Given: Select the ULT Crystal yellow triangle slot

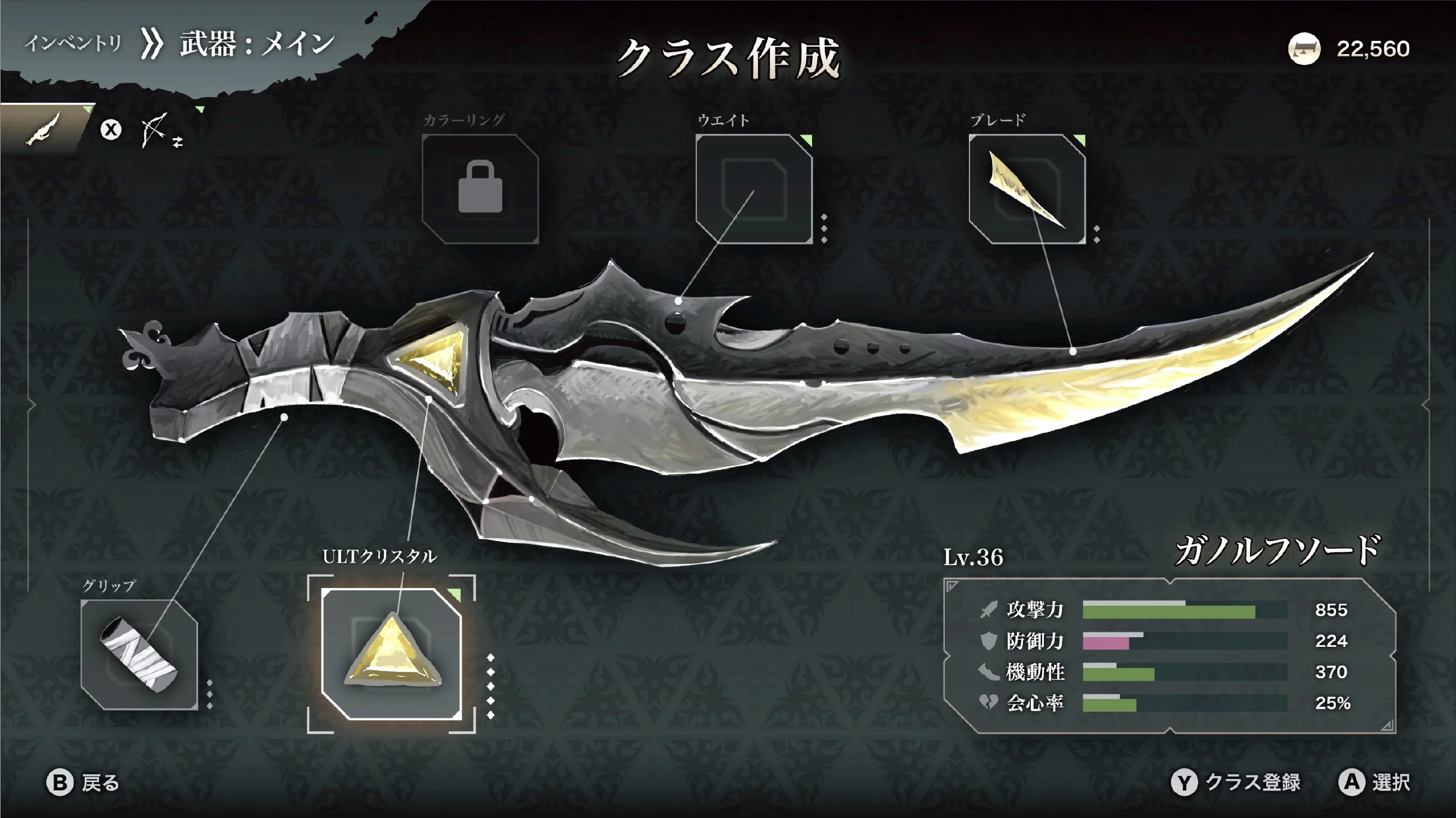Looking at the screenshot, I should [x=392, y=654].
